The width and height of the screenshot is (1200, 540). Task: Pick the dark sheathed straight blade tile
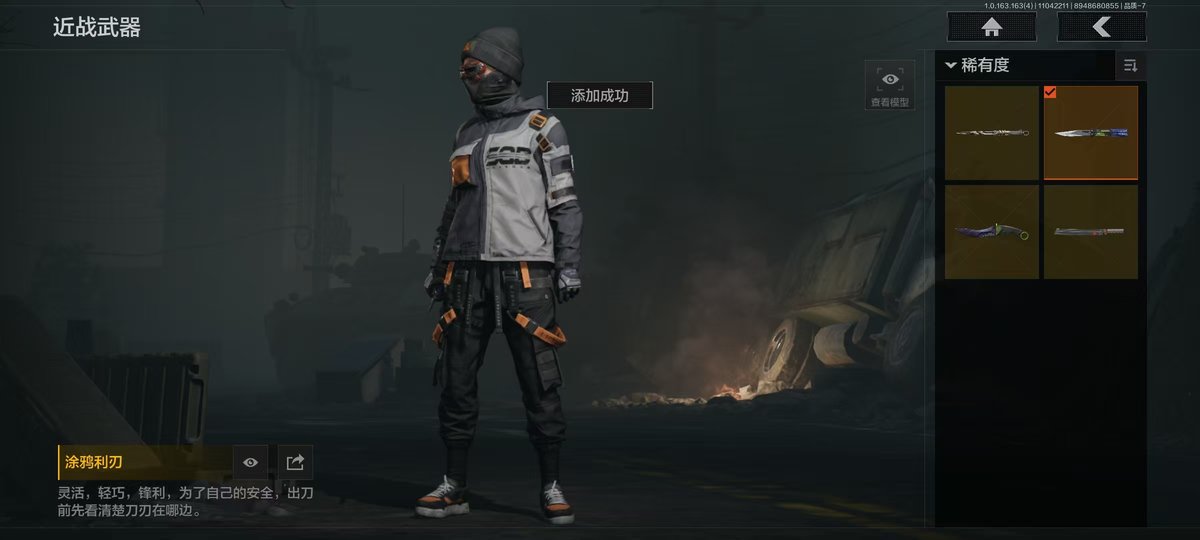(1091, 232)
